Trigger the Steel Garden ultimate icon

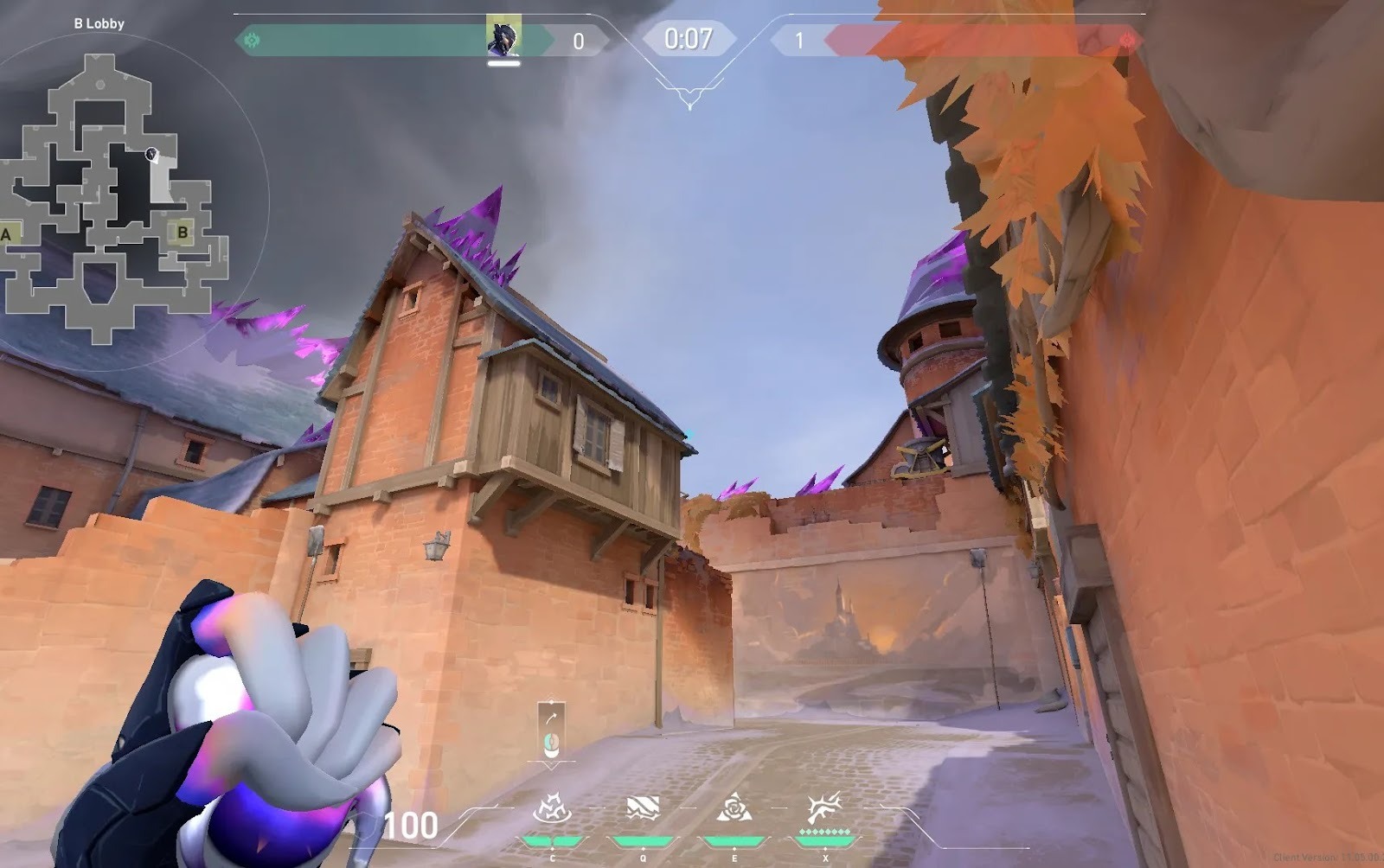click(824, 809)
